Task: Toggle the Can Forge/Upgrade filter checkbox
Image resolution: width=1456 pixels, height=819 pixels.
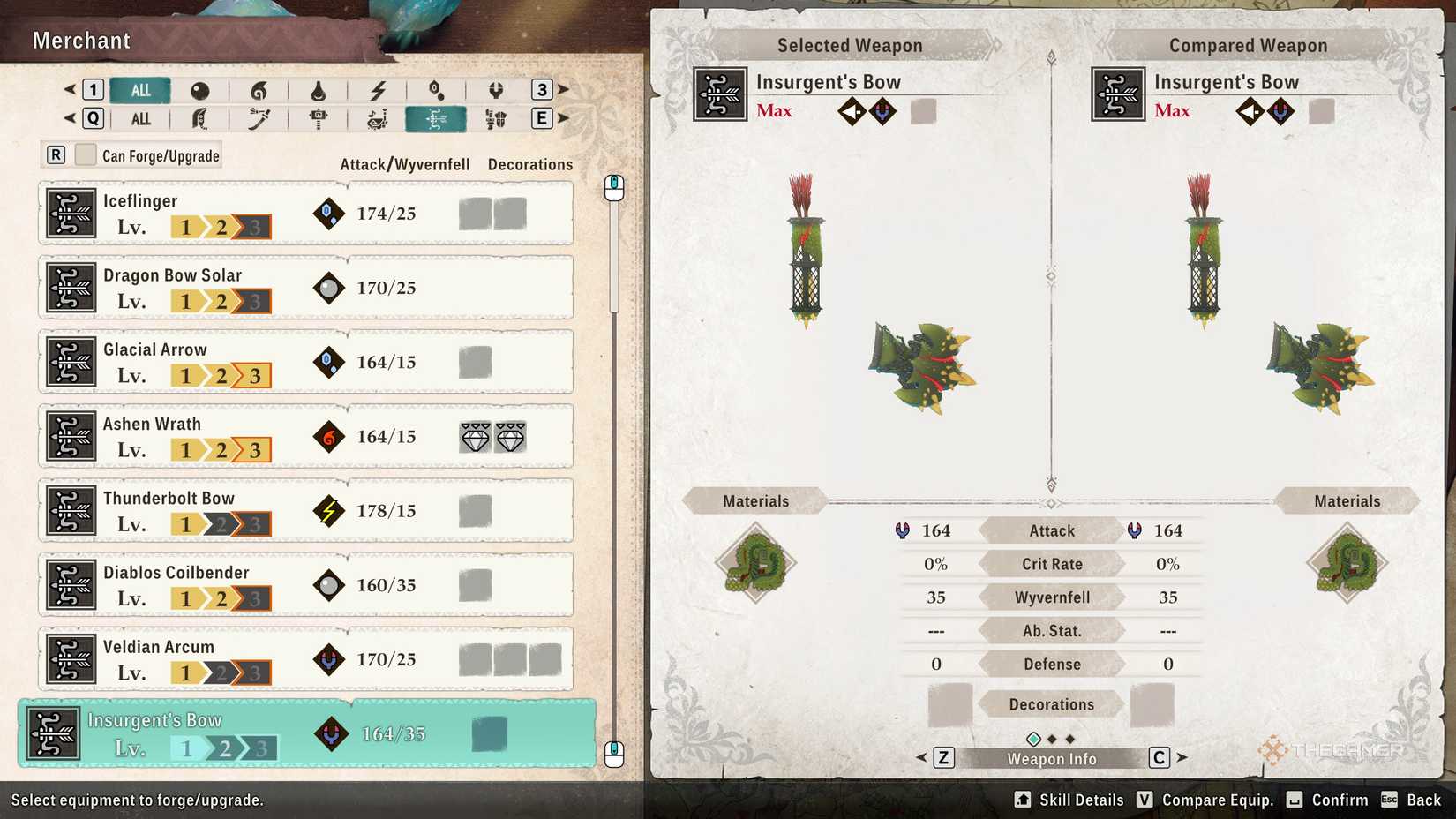Action: tap(86, 154)
